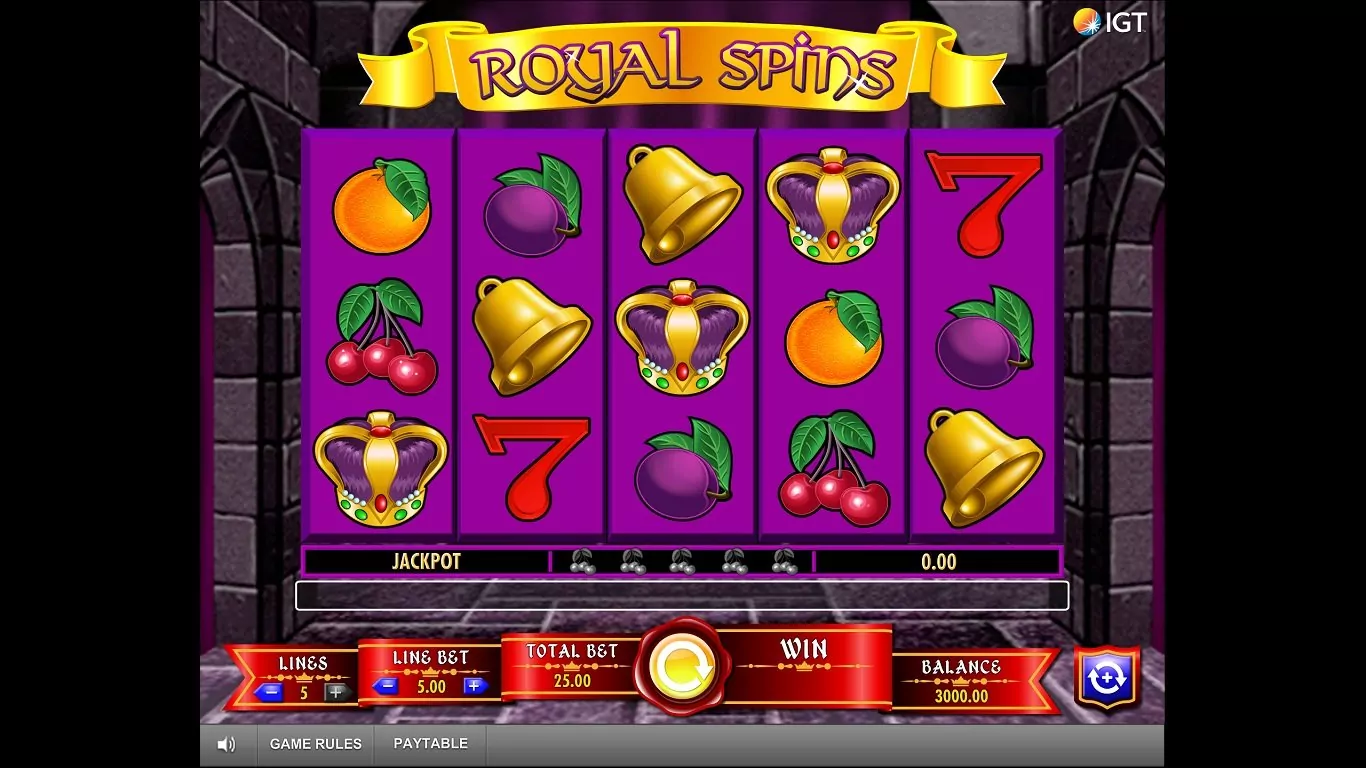The width and height of the screenshot is (1366, 768).
Task: Raise the line bet amount
Action: (x=475, y=686)
